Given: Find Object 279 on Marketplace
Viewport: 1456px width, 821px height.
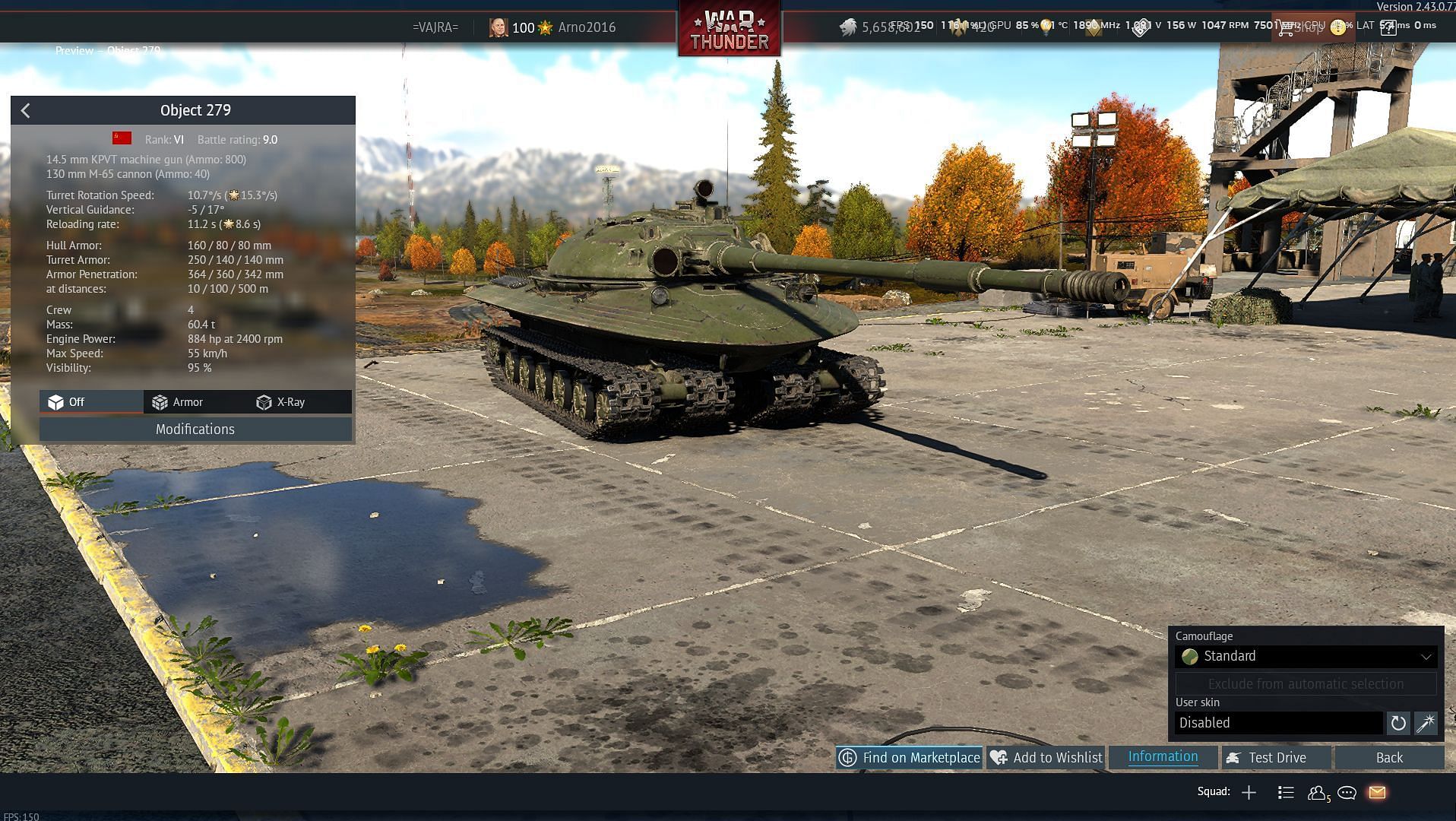Looking at the screenshot, I should 909,758.
